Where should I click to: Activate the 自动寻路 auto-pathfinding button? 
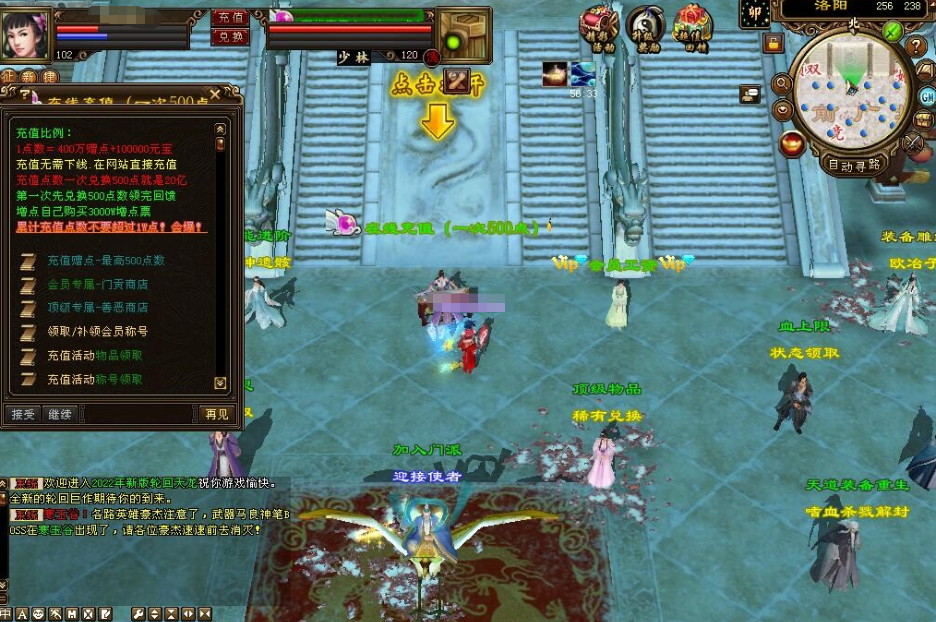854,164
